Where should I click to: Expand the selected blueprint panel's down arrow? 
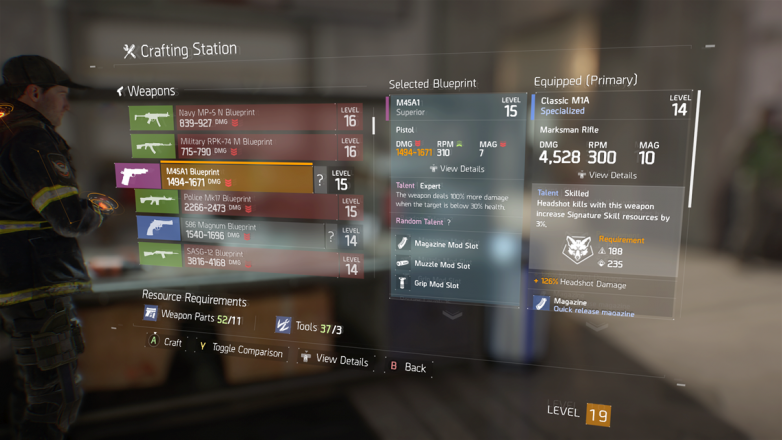tap(453, 313)
